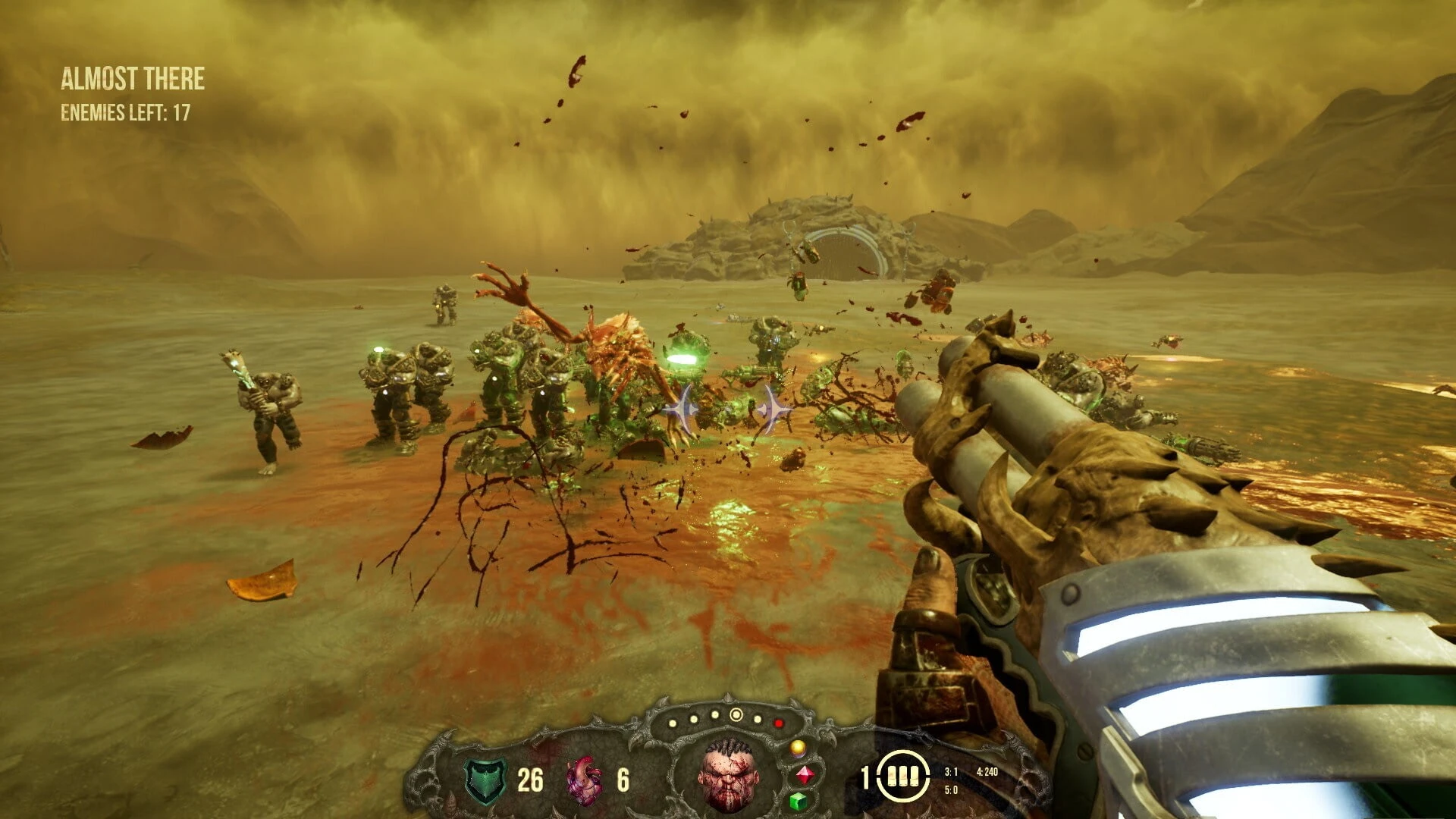
Task: Choose the red weapon slot dot
Action: (778, 723)
